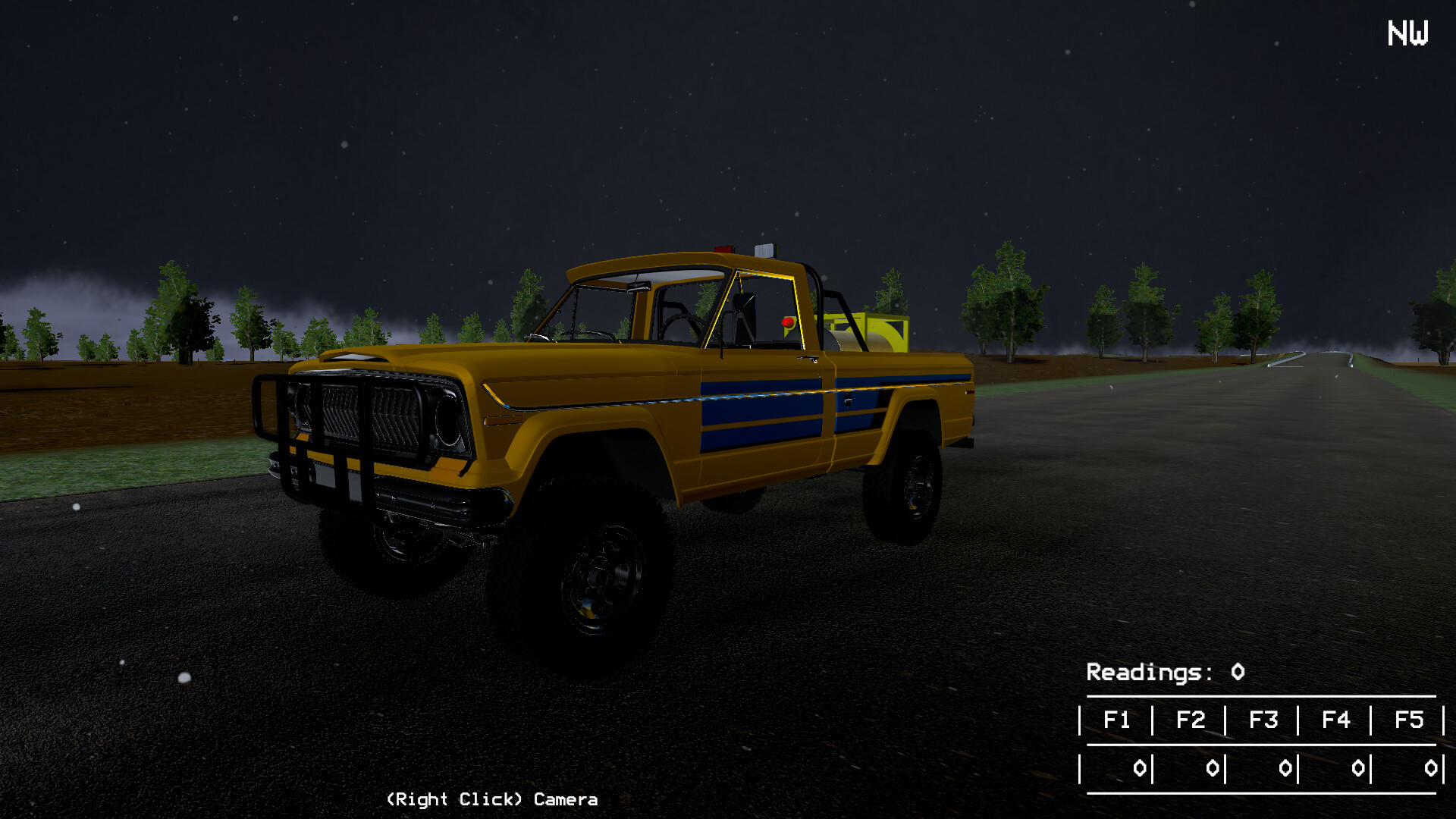This screenshot has height=819, width=1456.
Task: Click the F5 reading value of 0
Action: click(1431, 767)
